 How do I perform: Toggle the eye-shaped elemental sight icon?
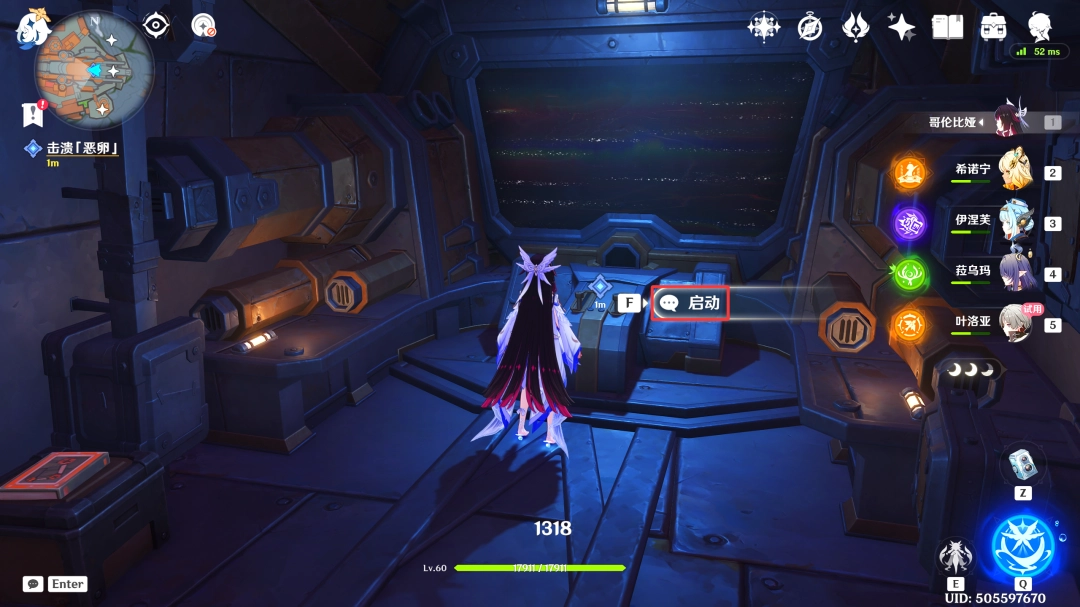coord(156,26)
